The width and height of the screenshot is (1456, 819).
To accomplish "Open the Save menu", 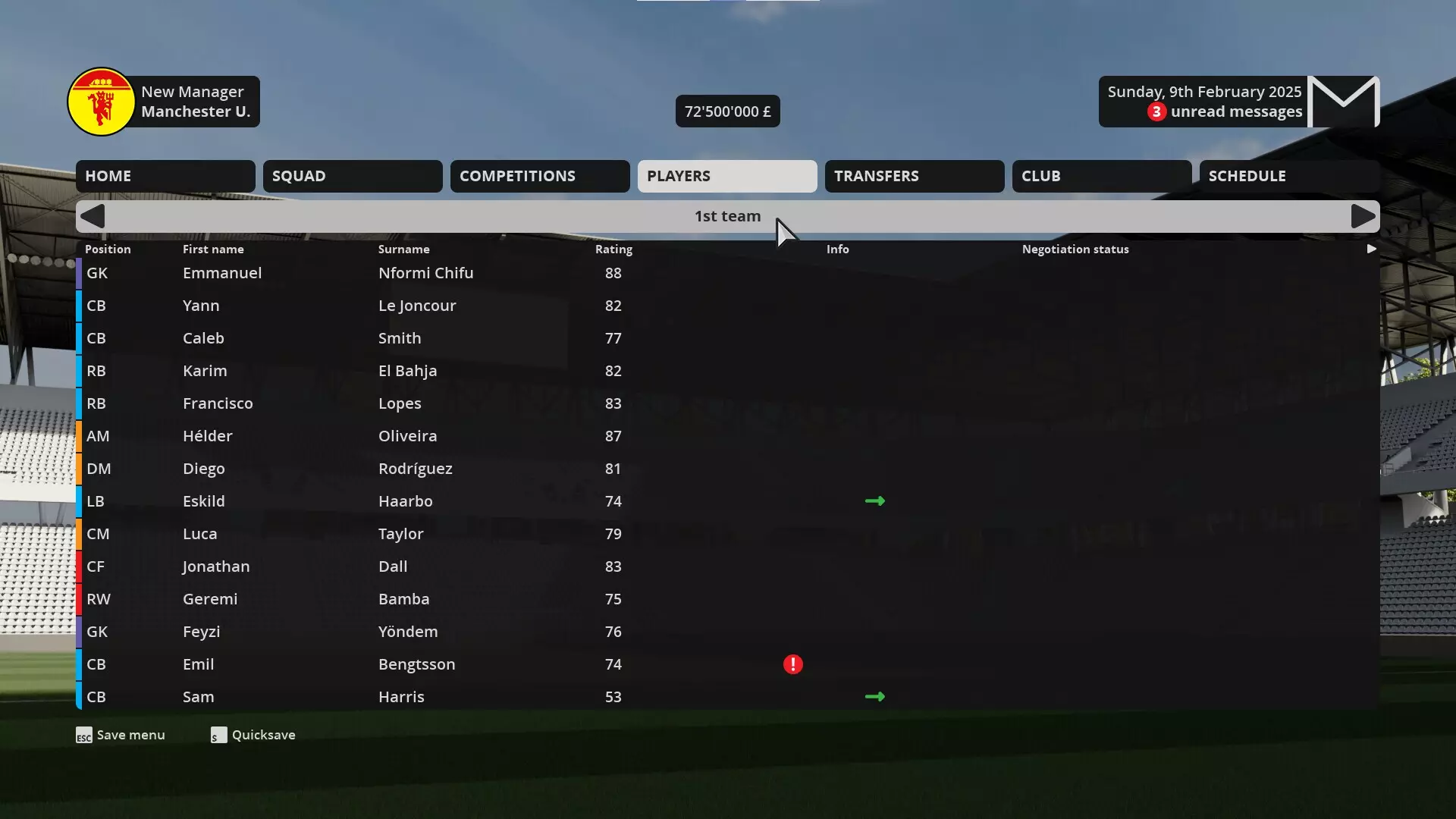I will coord(130,734).
